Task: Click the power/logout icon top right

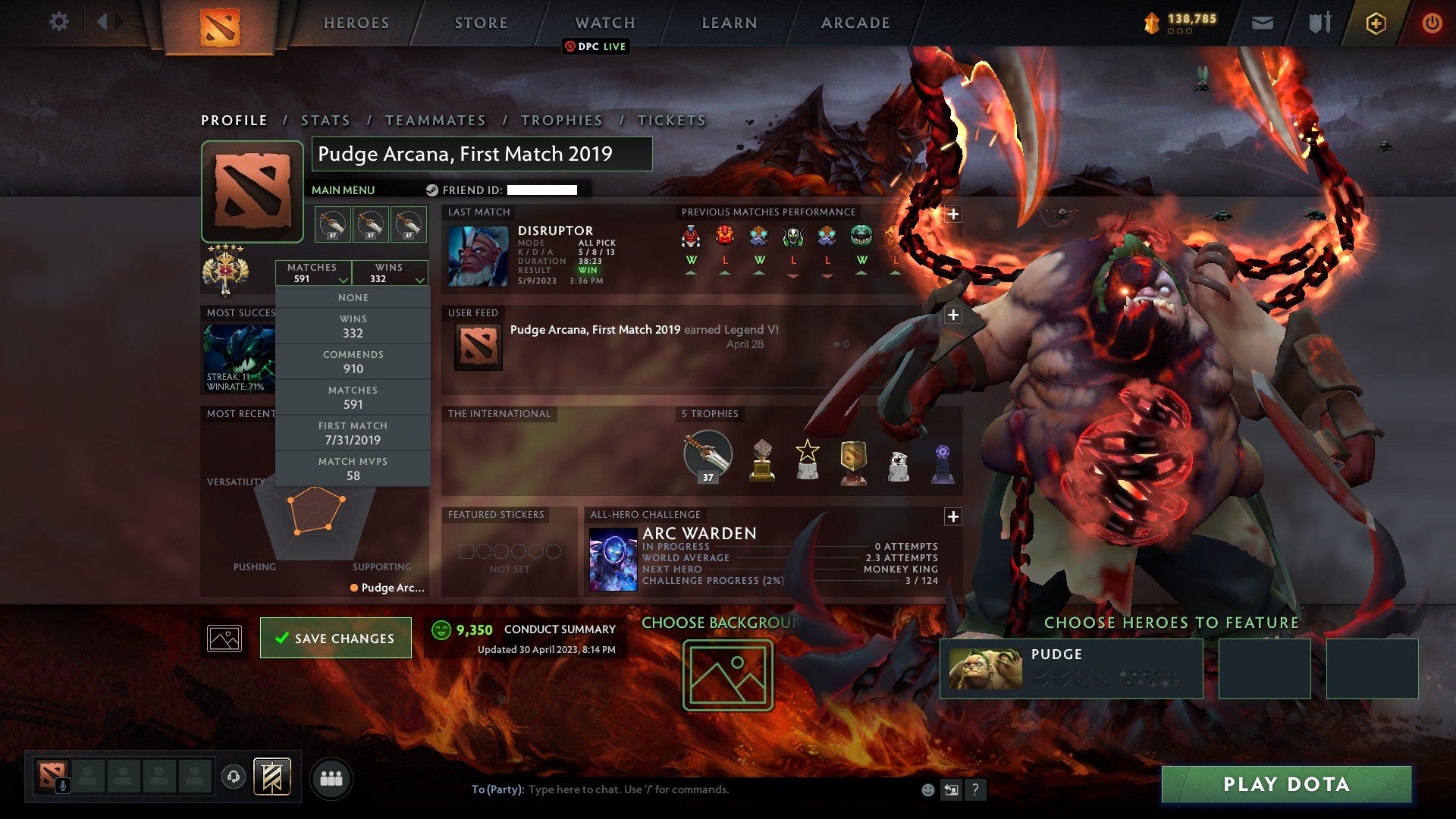Action: point(1432,22)
